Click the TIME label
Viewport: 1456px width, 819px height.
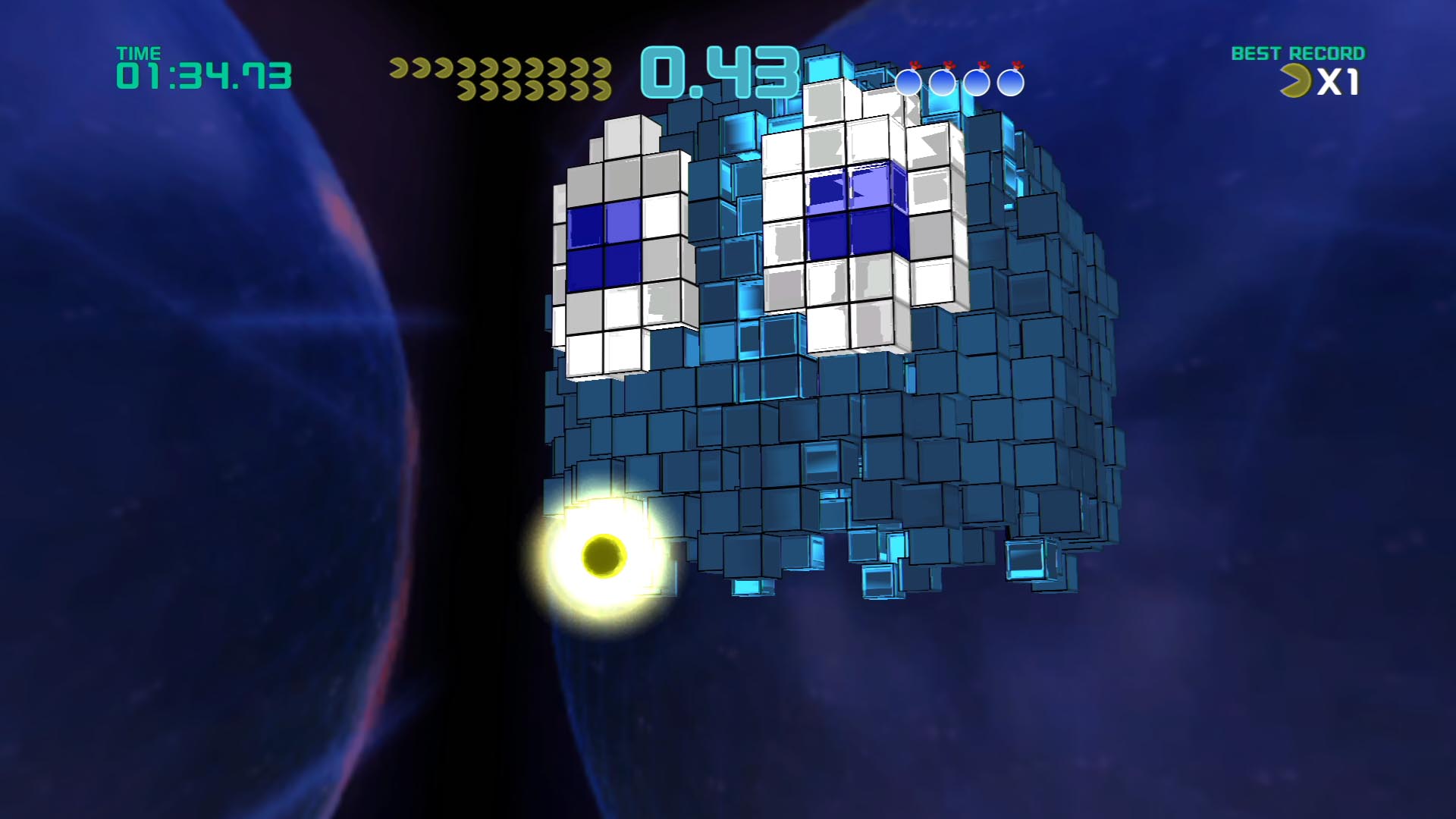(x=139, y=53)
